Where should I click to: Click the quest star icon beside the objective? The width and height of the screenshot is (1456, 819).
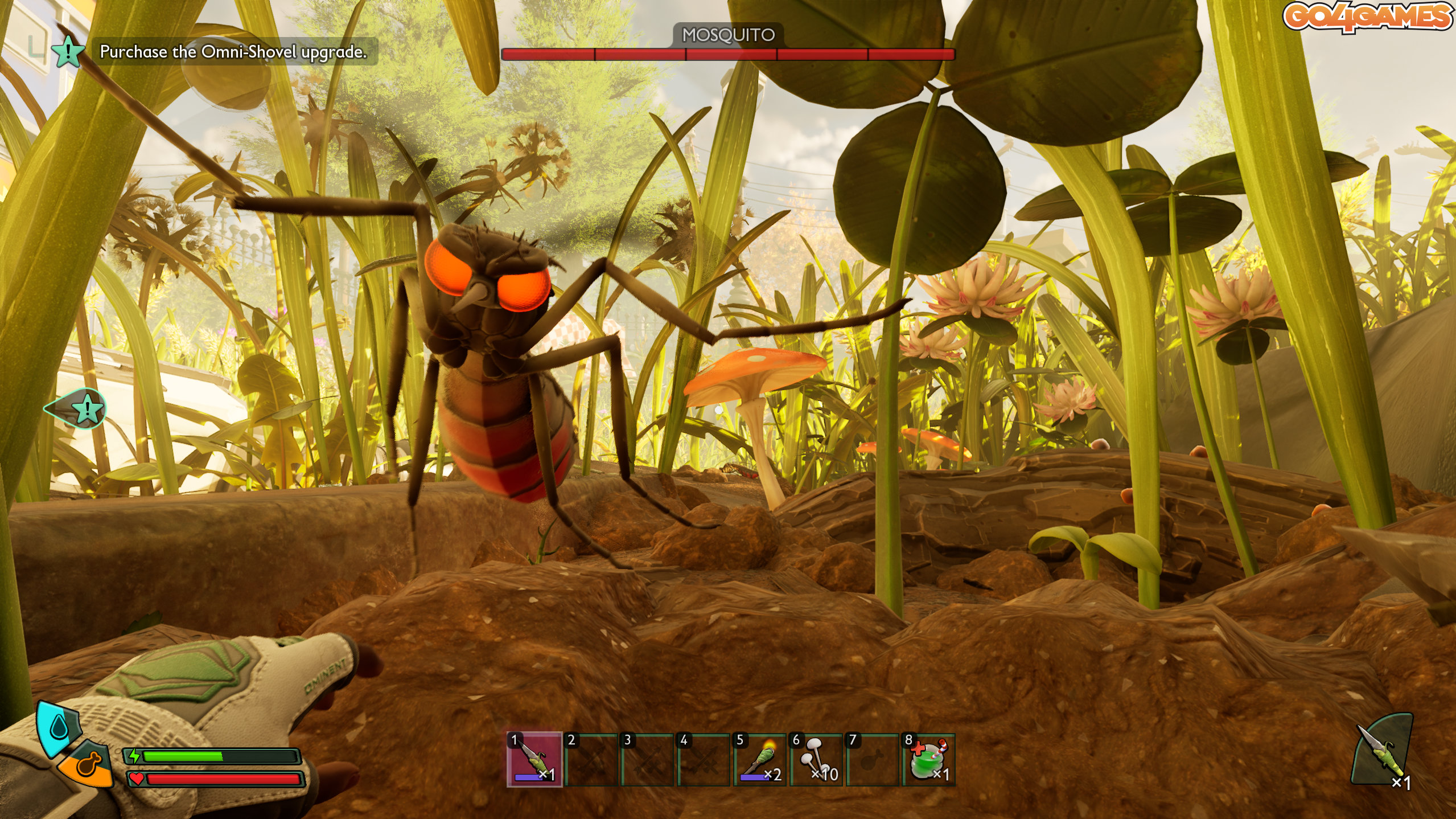pos(68,51)
